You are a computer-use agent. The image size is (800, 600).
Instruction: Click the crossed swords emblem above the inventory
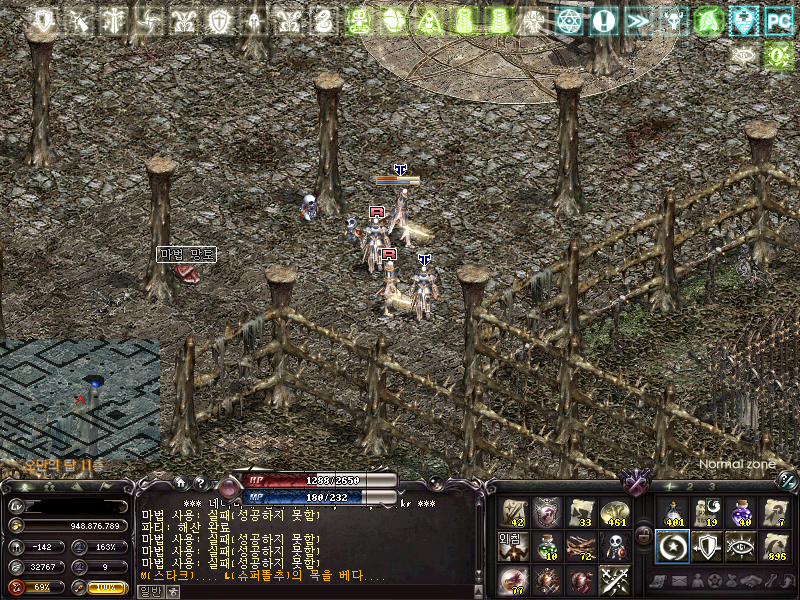(635, 484)
